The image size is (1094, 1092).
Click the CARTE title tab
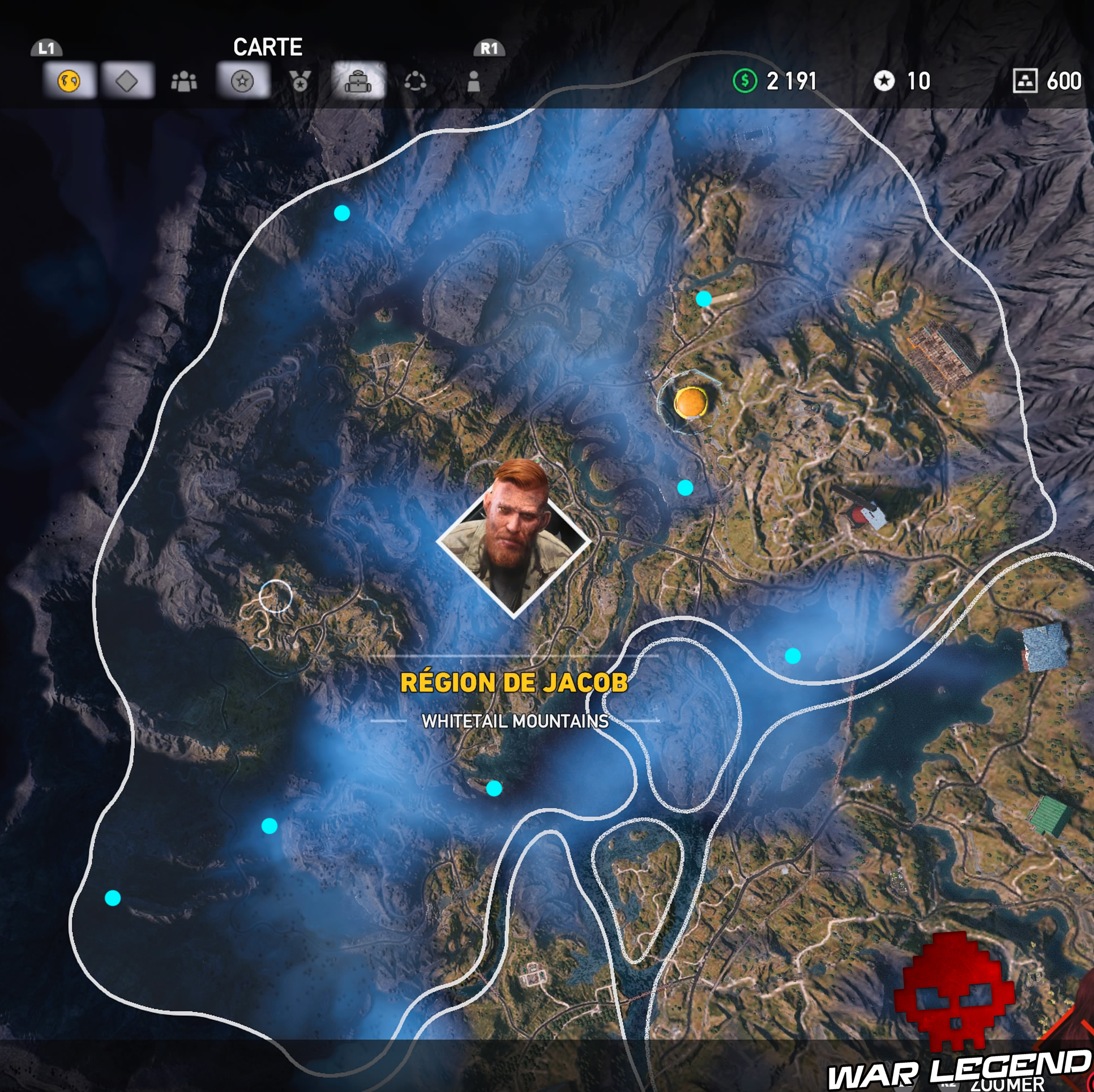point(268,47)
